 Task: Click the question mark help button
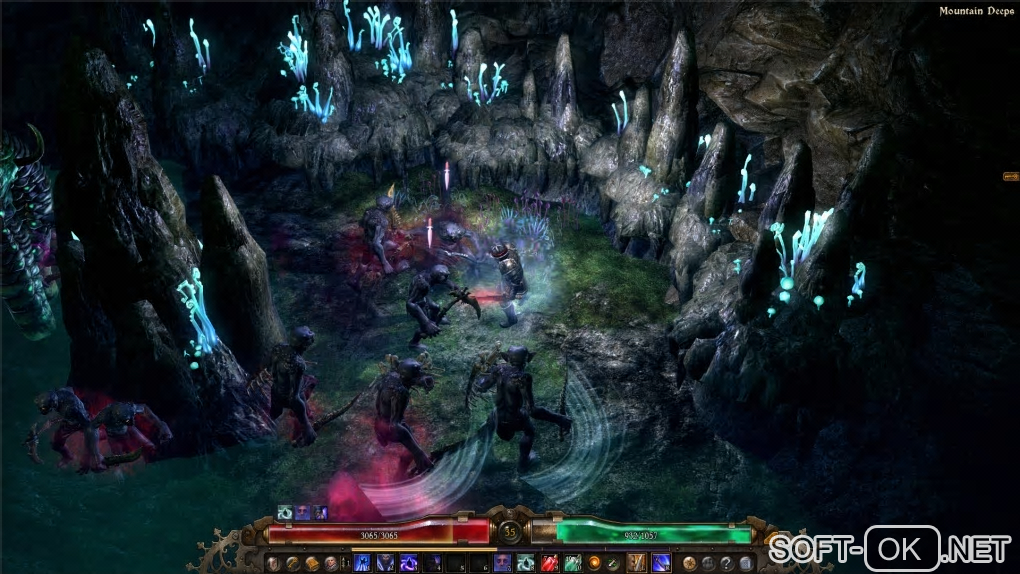pyautogui.click(x=726, y=563)
